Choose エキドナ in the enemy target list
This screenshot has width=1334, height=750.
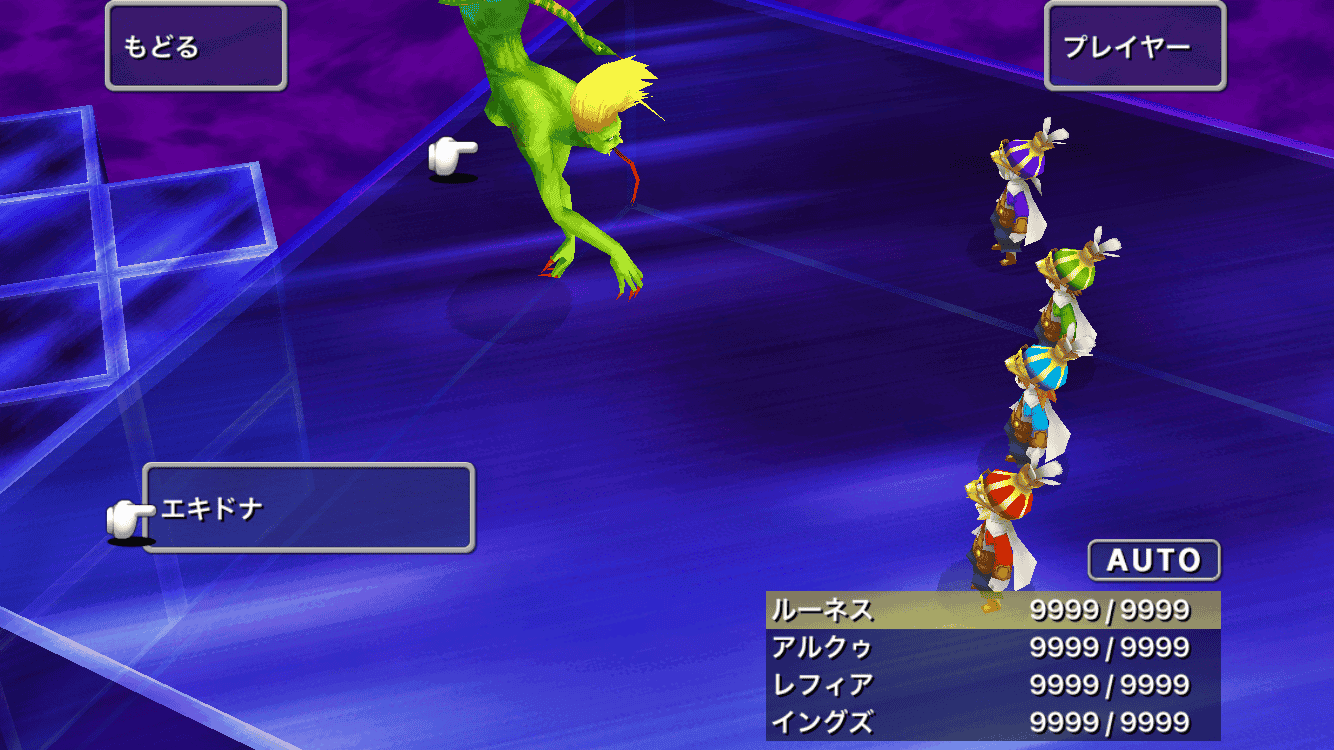308,508
